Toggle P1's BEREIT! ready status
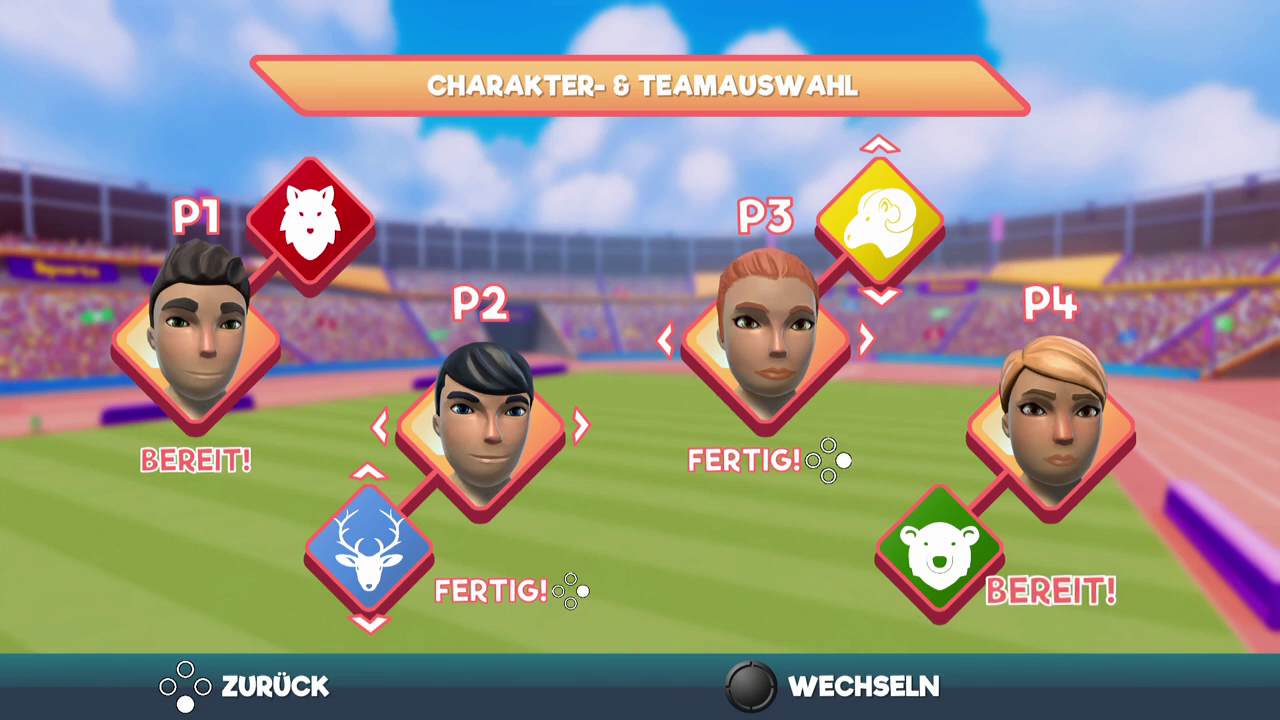The height and width of the screenshot is (720, 1280). point(196,460)
